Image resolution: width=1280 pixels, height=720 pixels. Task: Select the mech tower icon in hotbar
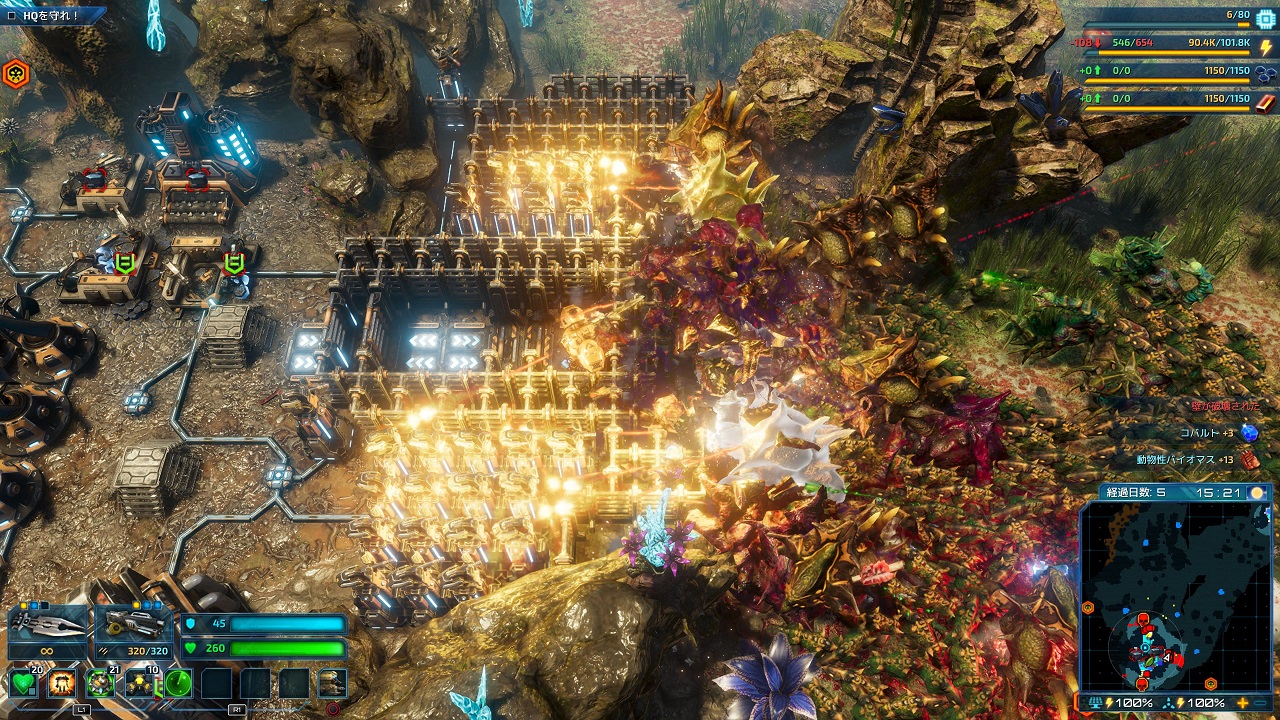[332, 684]
